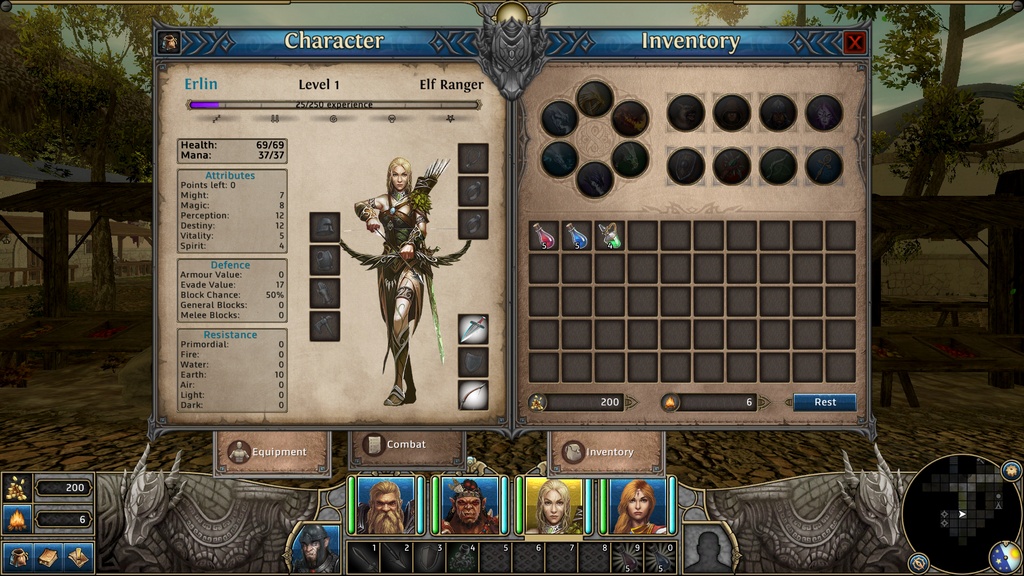The width and height of the screenshot is (1024, 576).
Task: Click the helmeted mercenary portrait
Action: 317,550
